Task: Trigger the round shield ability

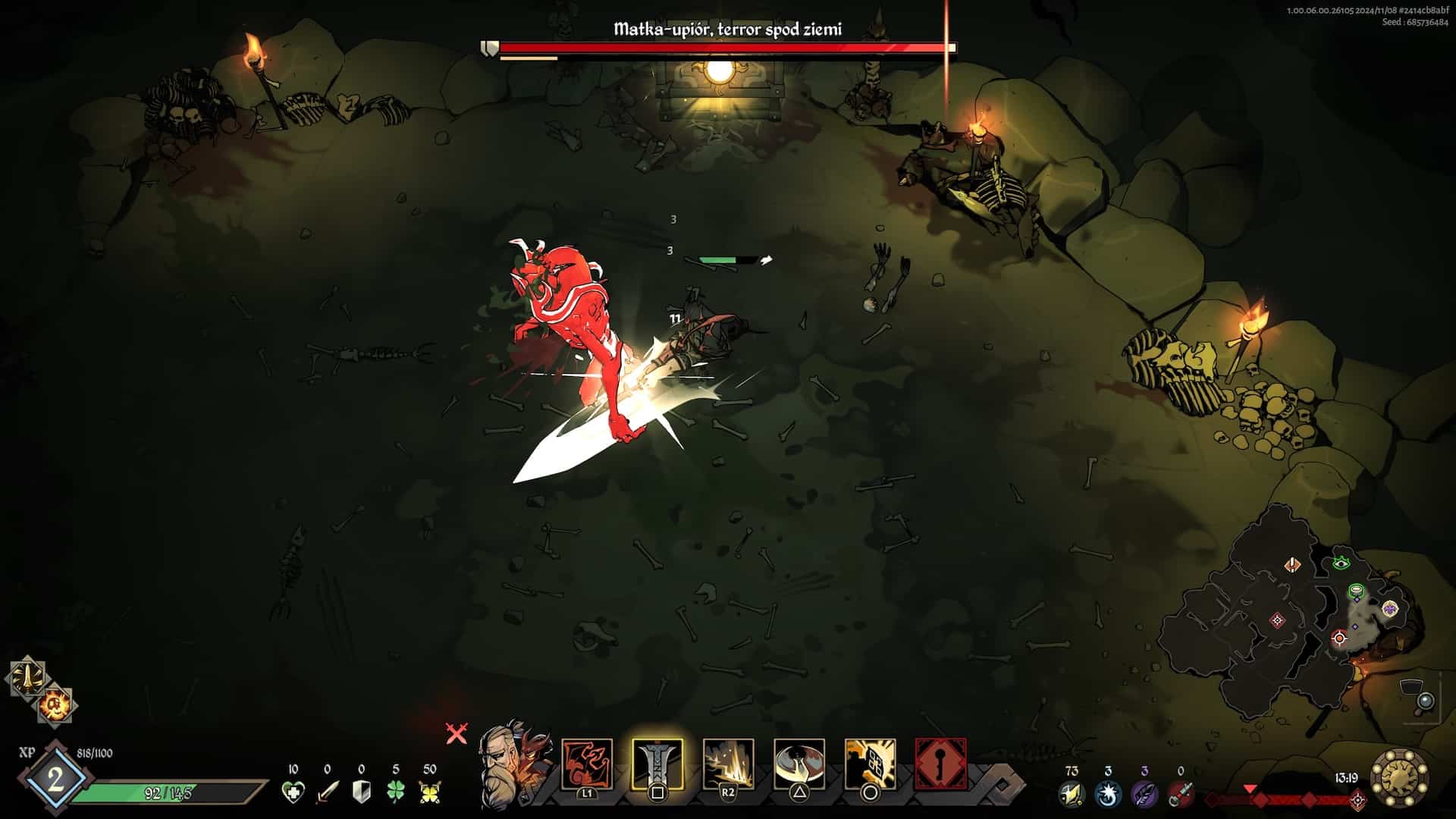Action: point(799,764)
